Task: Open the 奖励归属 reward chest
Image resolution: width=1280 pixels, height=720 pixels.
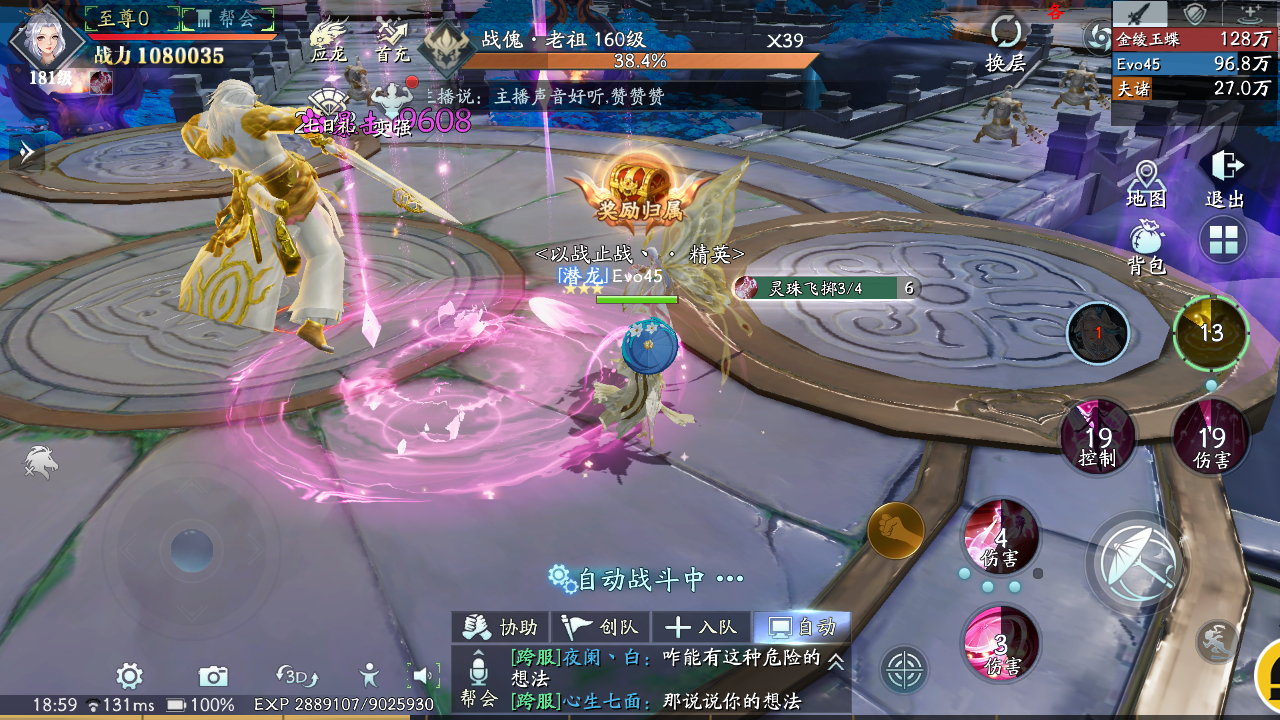Action: 640,185
